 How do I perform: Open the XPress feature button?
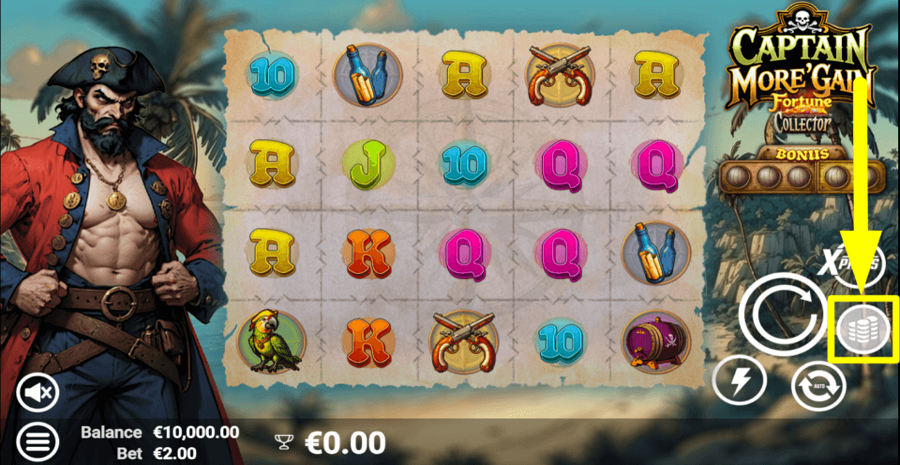(x=857, y=265)
